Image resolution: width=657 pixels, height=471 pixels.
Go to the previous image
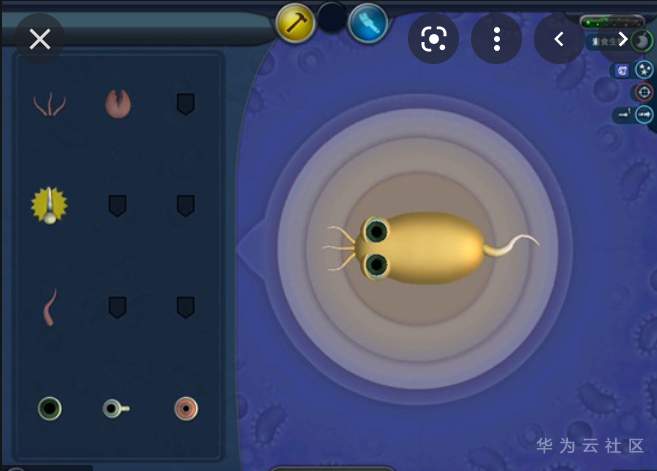pos(559,39)
